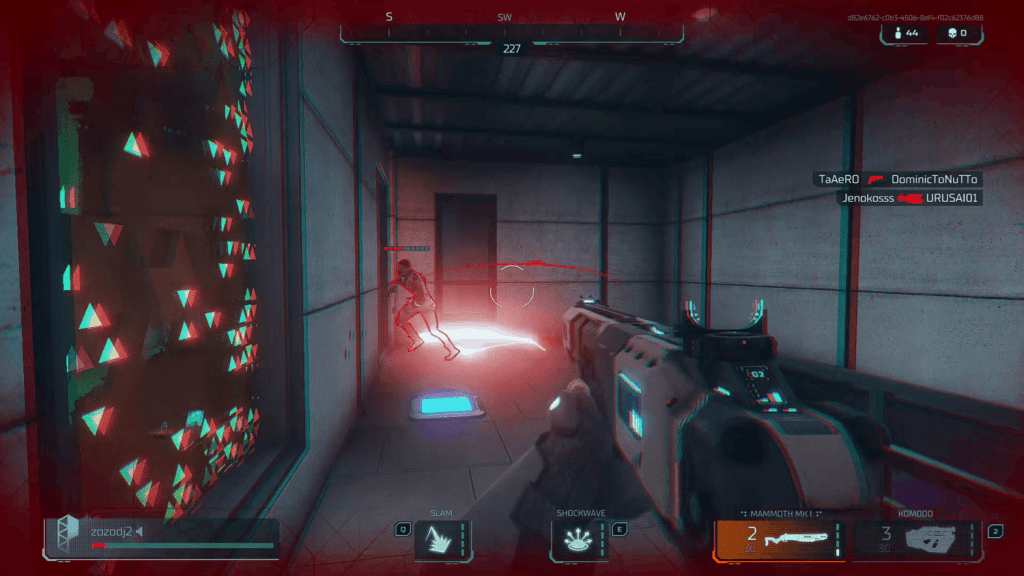Click the compass heading bar
1024x576 pixels.
511,27
